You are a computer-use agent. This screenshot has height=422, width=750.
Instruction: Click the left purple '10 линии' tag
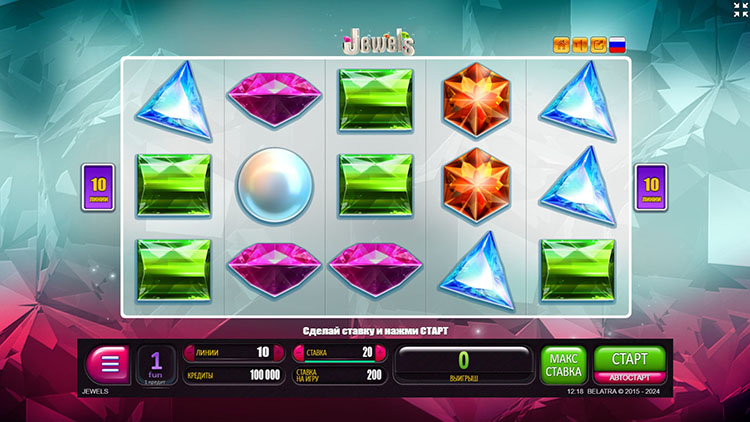98,187
